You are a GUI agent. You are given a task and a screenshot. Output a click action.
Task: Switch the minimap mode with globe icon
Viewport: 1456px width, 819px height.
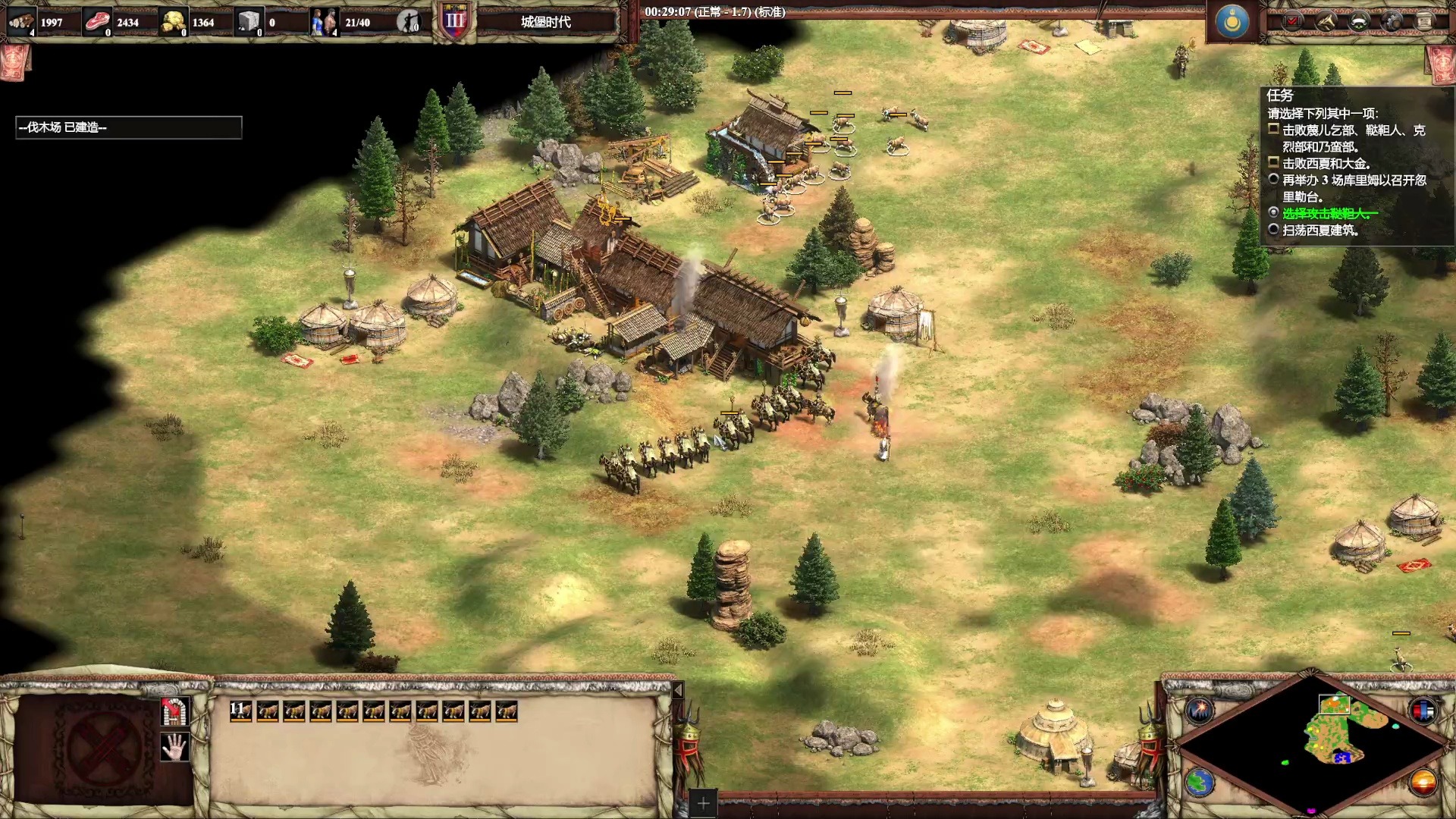coord(1200,783)
